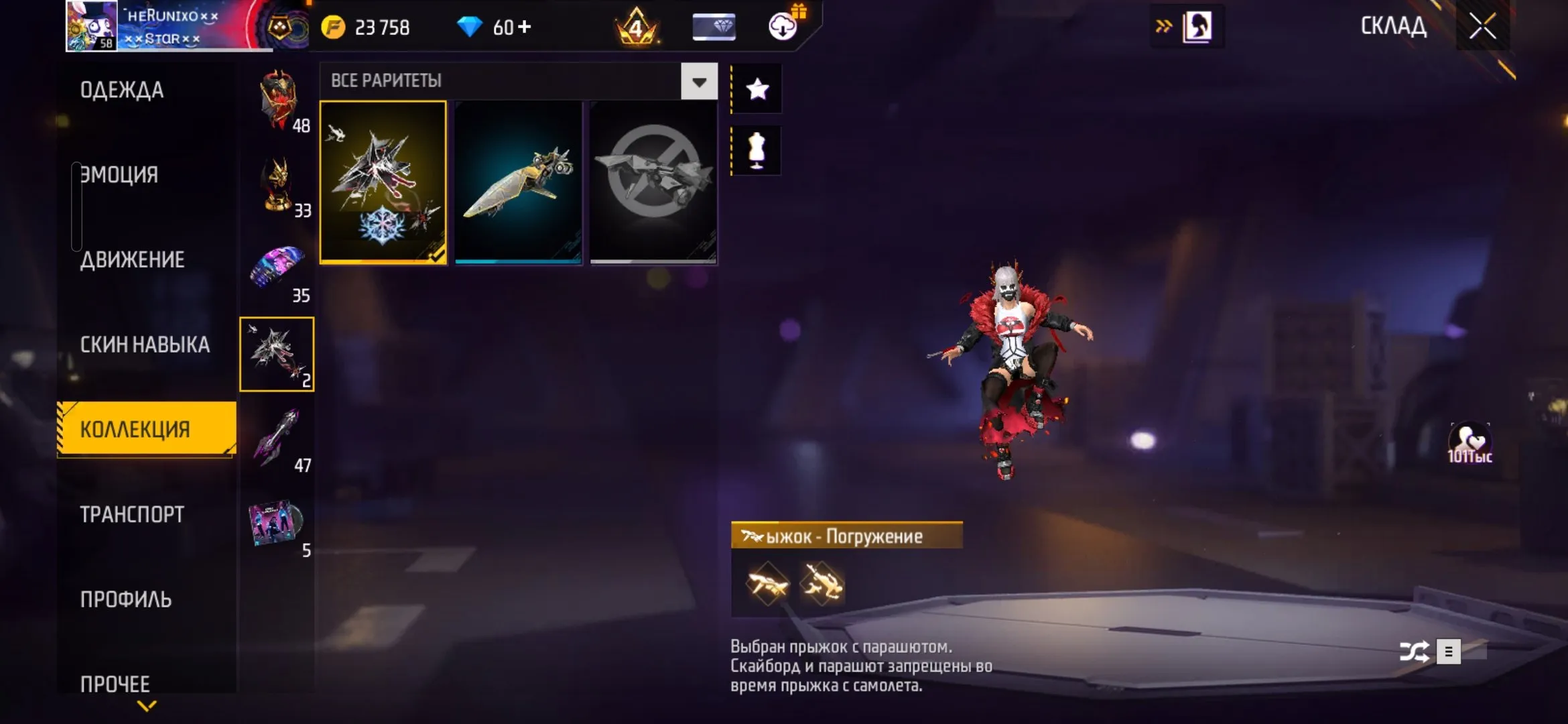Go to the ТРАНСПОРТ category

point(132,514)
